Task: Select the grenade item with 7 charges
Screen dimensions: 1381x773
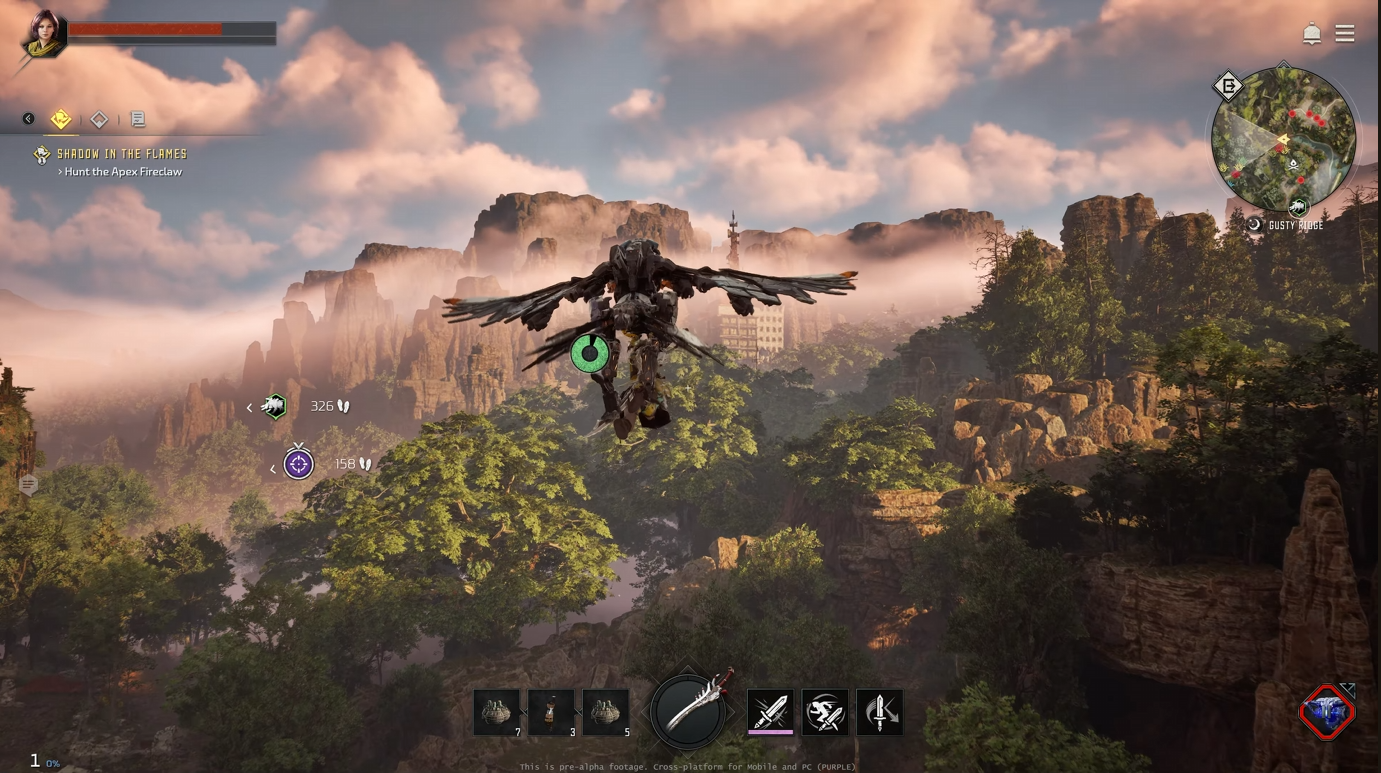Action: [497, 711]
